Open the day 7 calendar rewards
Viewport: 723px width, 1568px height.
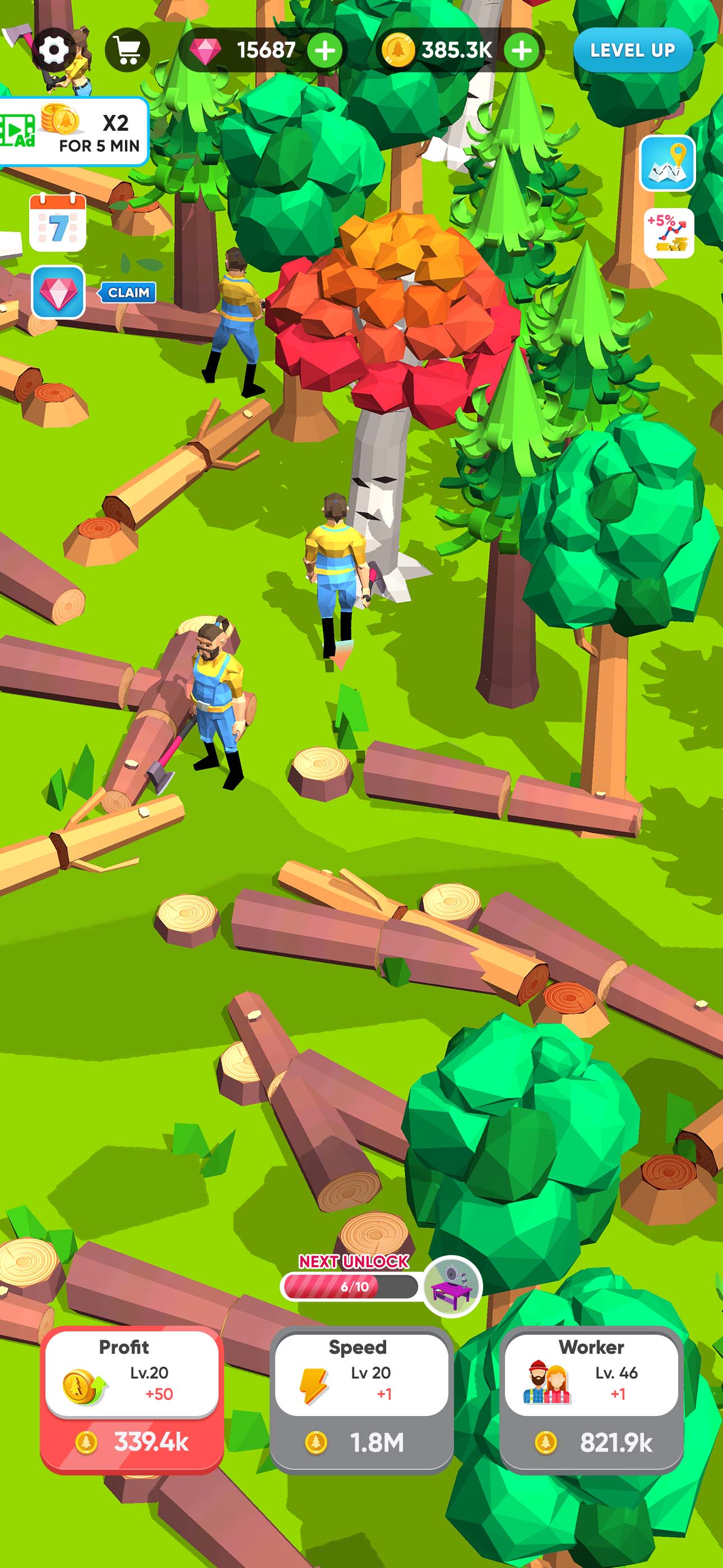58,223
